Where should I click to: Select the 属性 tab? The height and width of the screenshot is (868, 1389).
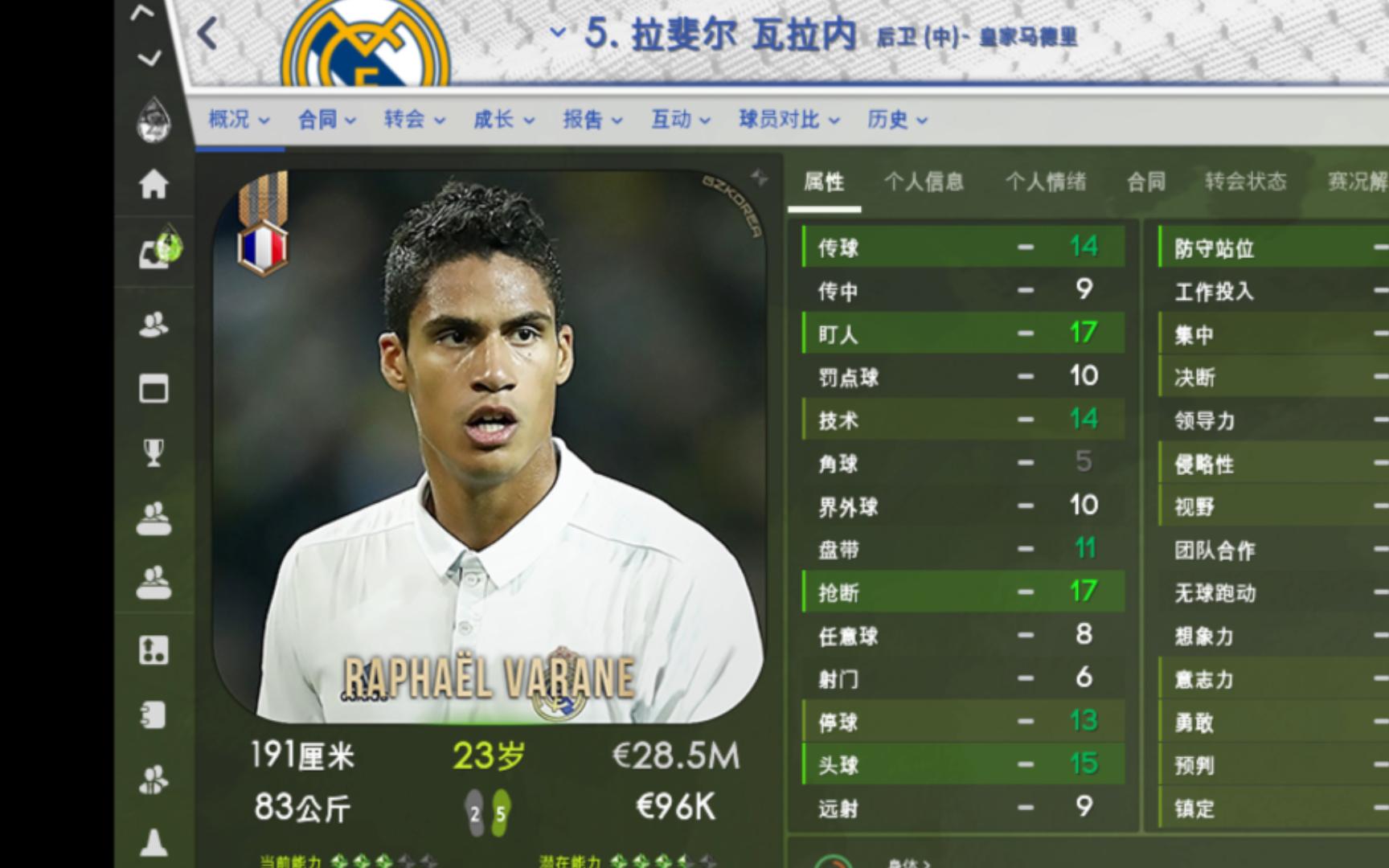click(x=824, y=182)
